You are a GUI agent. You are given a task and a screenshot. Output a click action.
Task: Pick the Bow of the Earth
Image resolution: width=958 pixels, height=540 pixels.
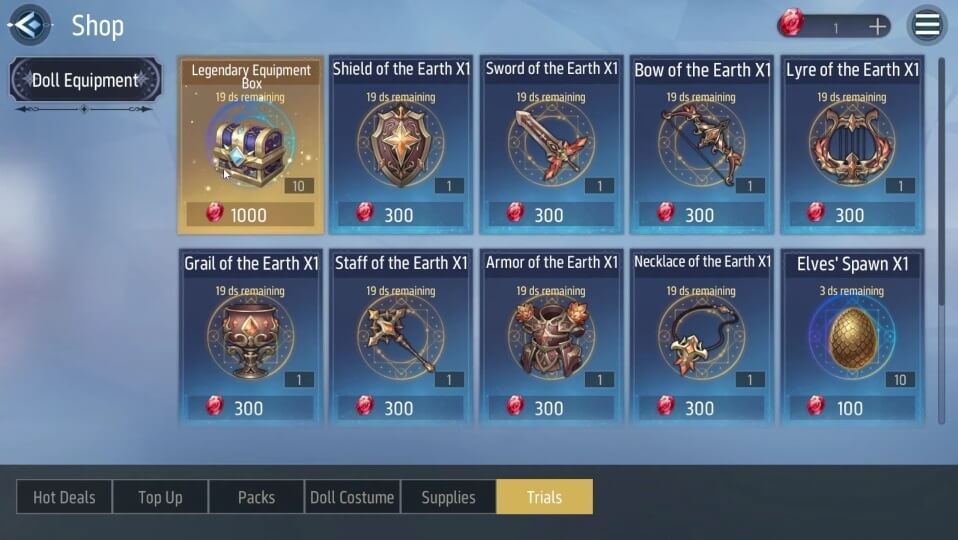[x=702, y=145]
